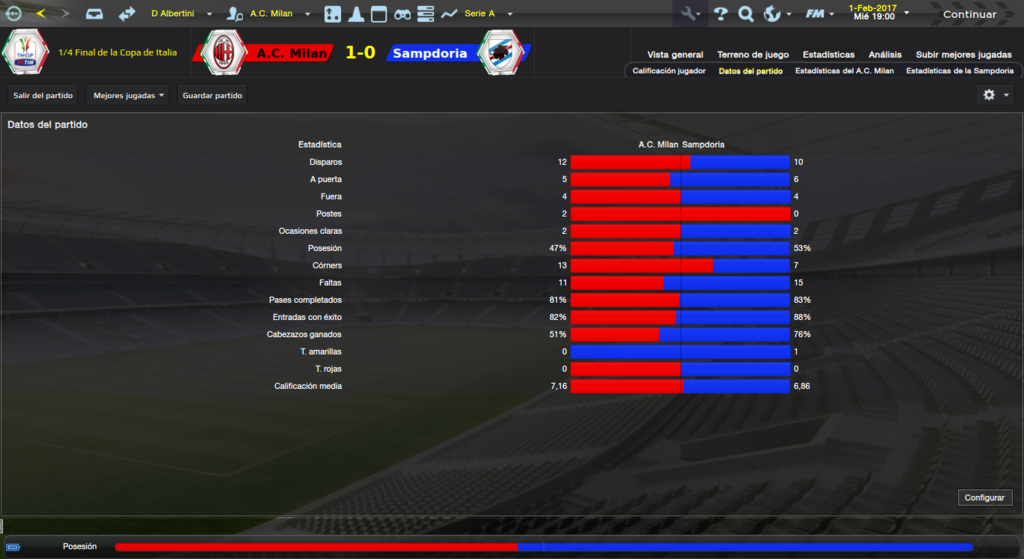Open the FM main menu

[820, 14]
